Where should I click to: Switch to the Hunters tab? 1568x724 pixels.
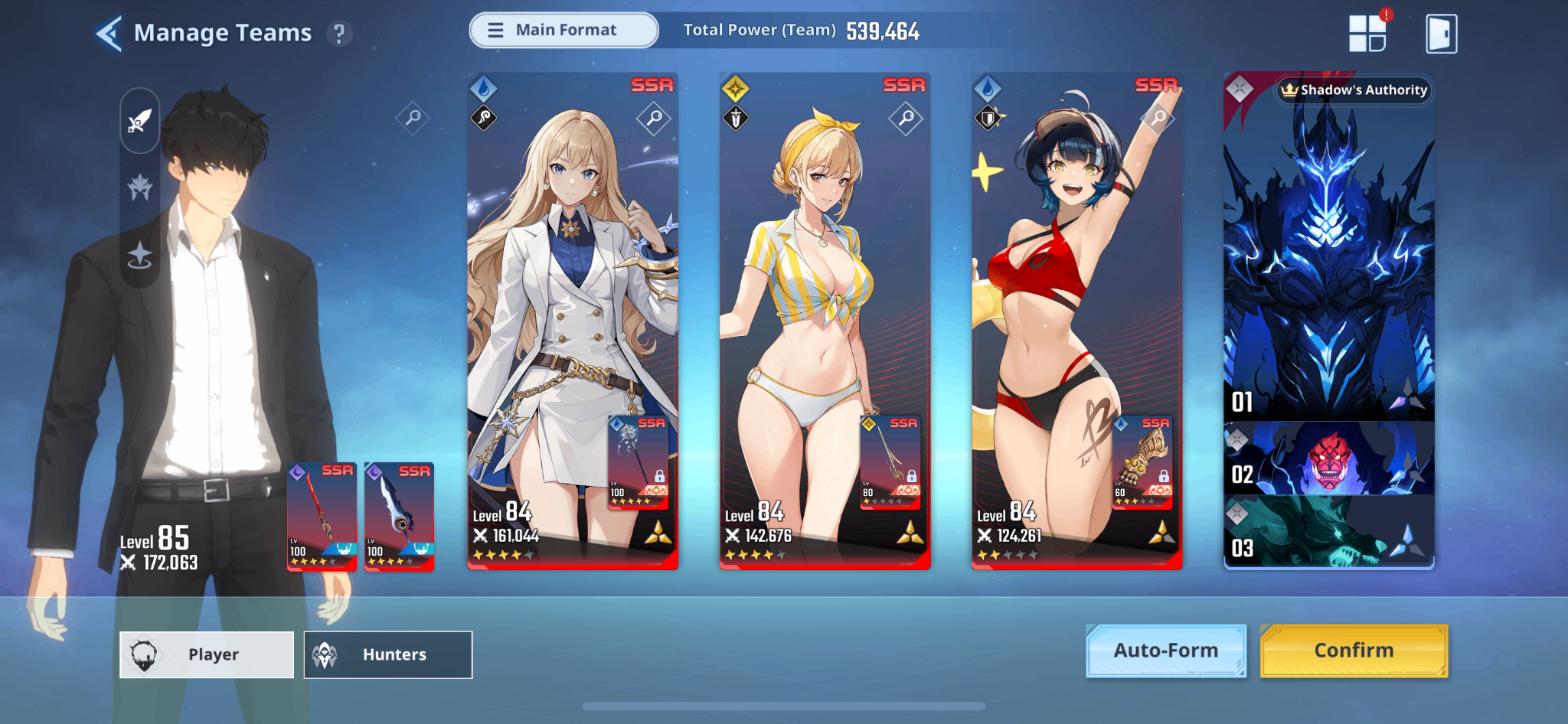click(x=388, y=655)
